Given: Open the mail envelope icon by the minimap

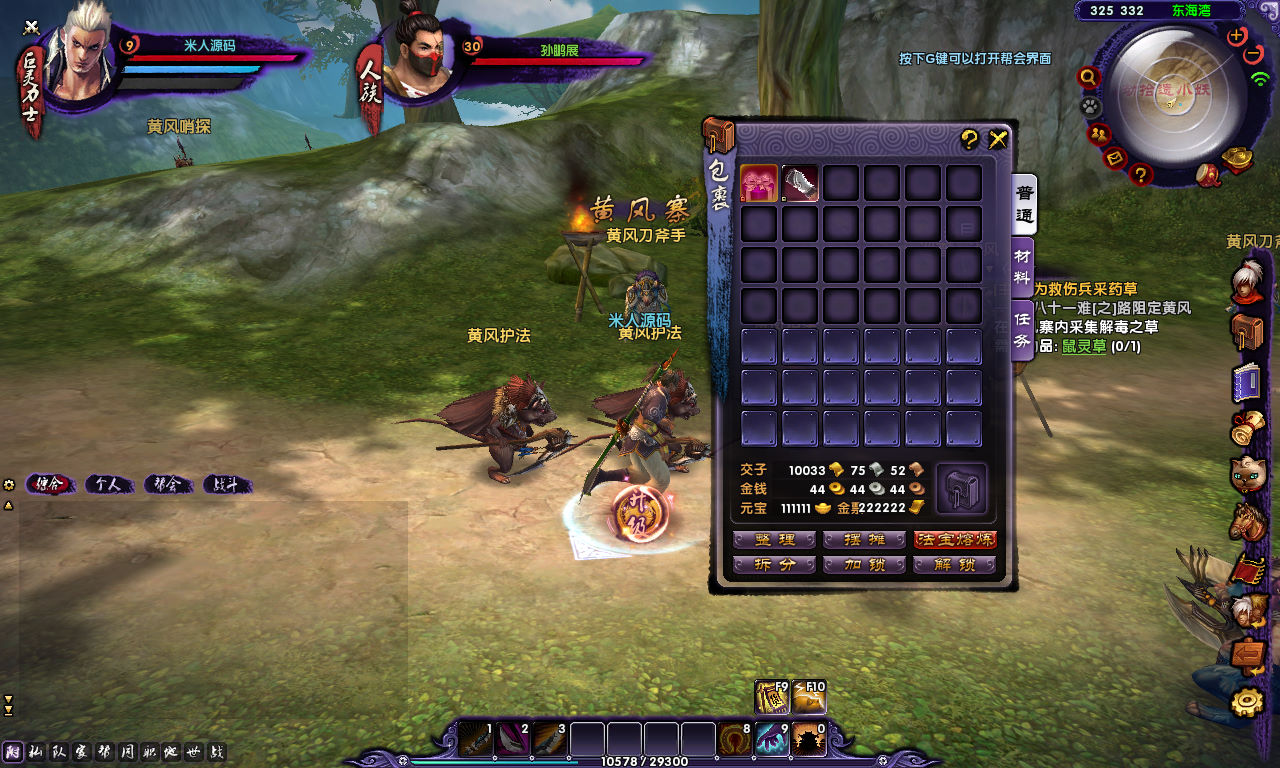Looking at the screenshot, I should [x=1116, y=158].
